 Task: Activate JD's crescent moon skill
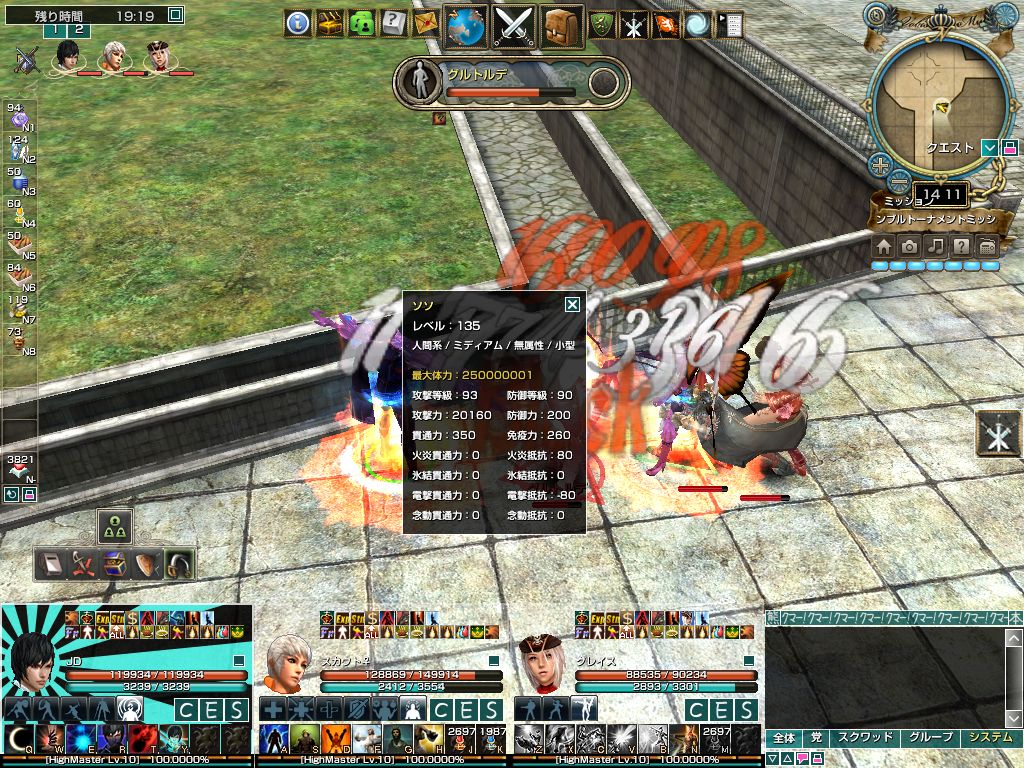point(18,739)
